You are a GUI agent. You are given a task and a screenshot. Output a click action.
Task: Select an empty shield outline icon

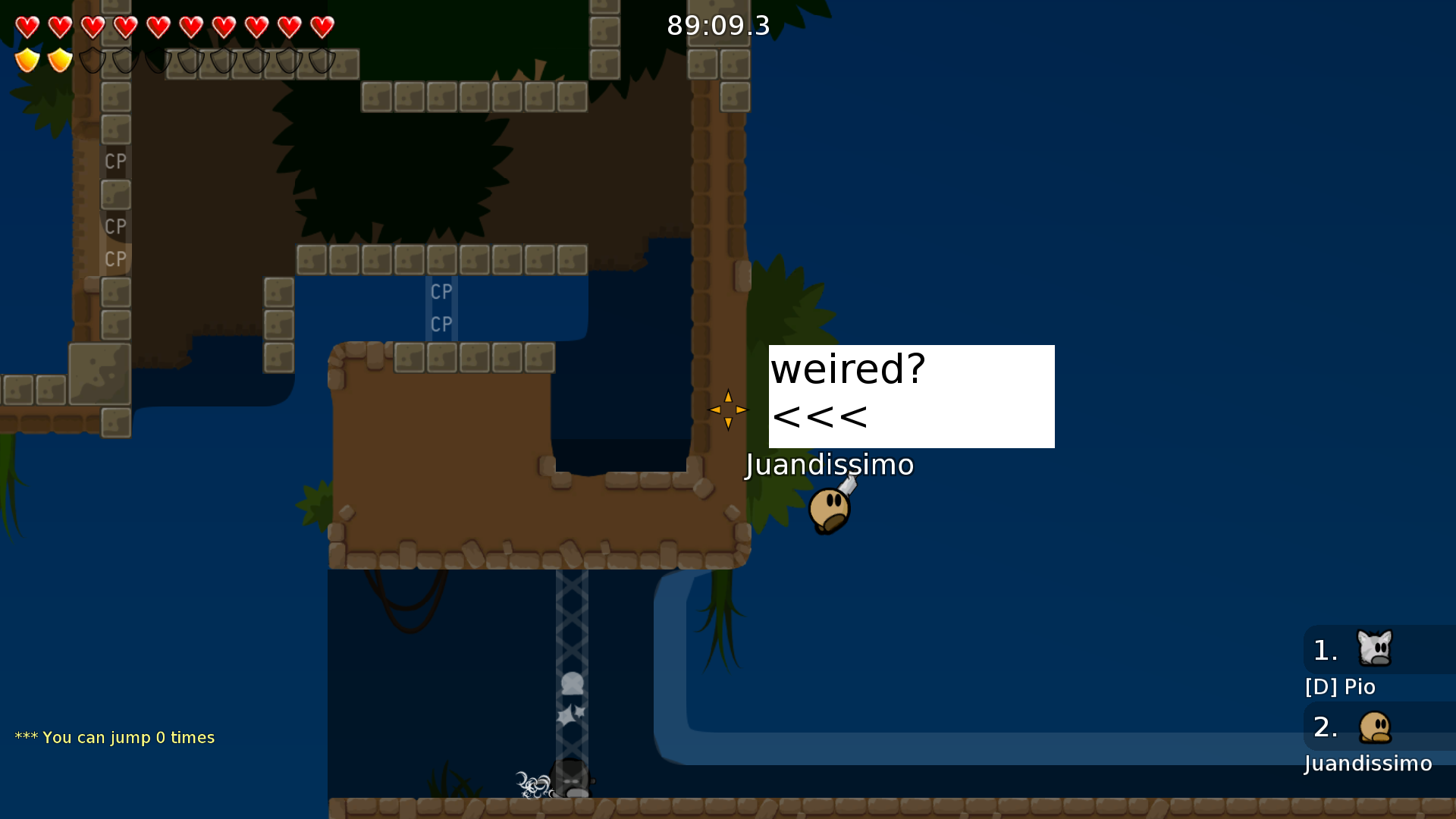tap(93, 60)
